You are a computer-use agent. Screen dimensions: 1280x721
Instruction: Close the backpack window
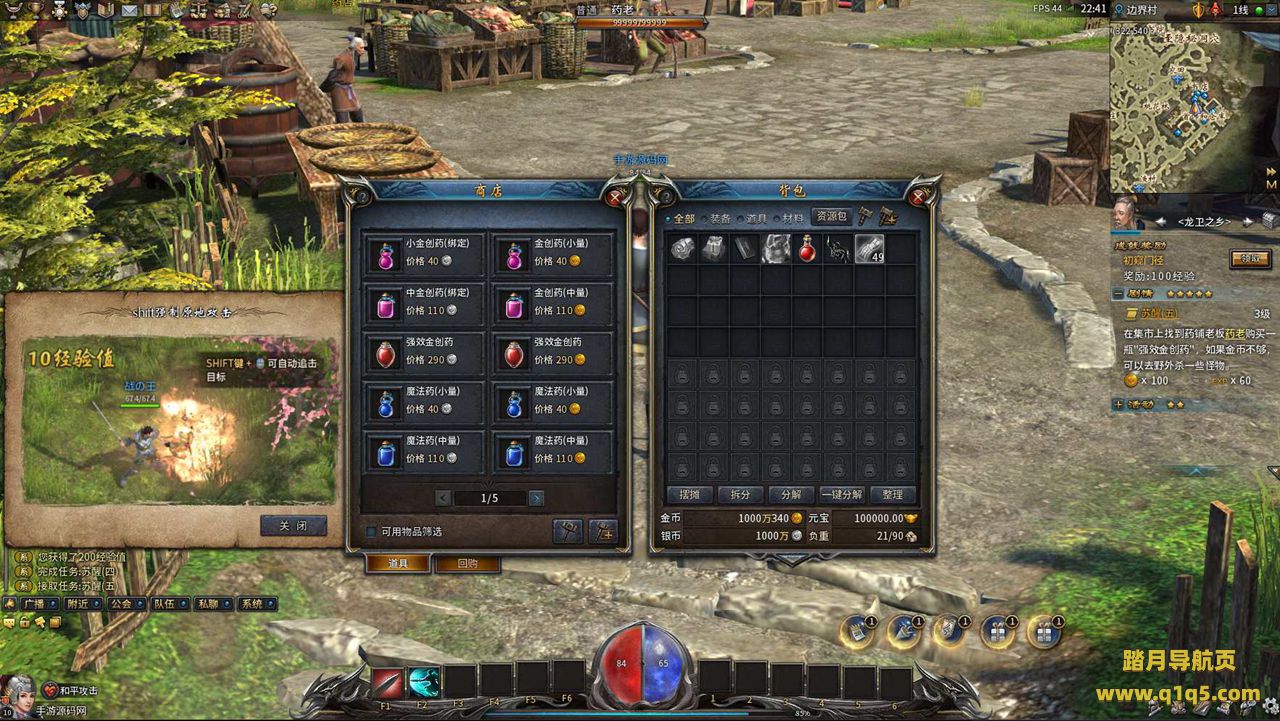[920, 197]
